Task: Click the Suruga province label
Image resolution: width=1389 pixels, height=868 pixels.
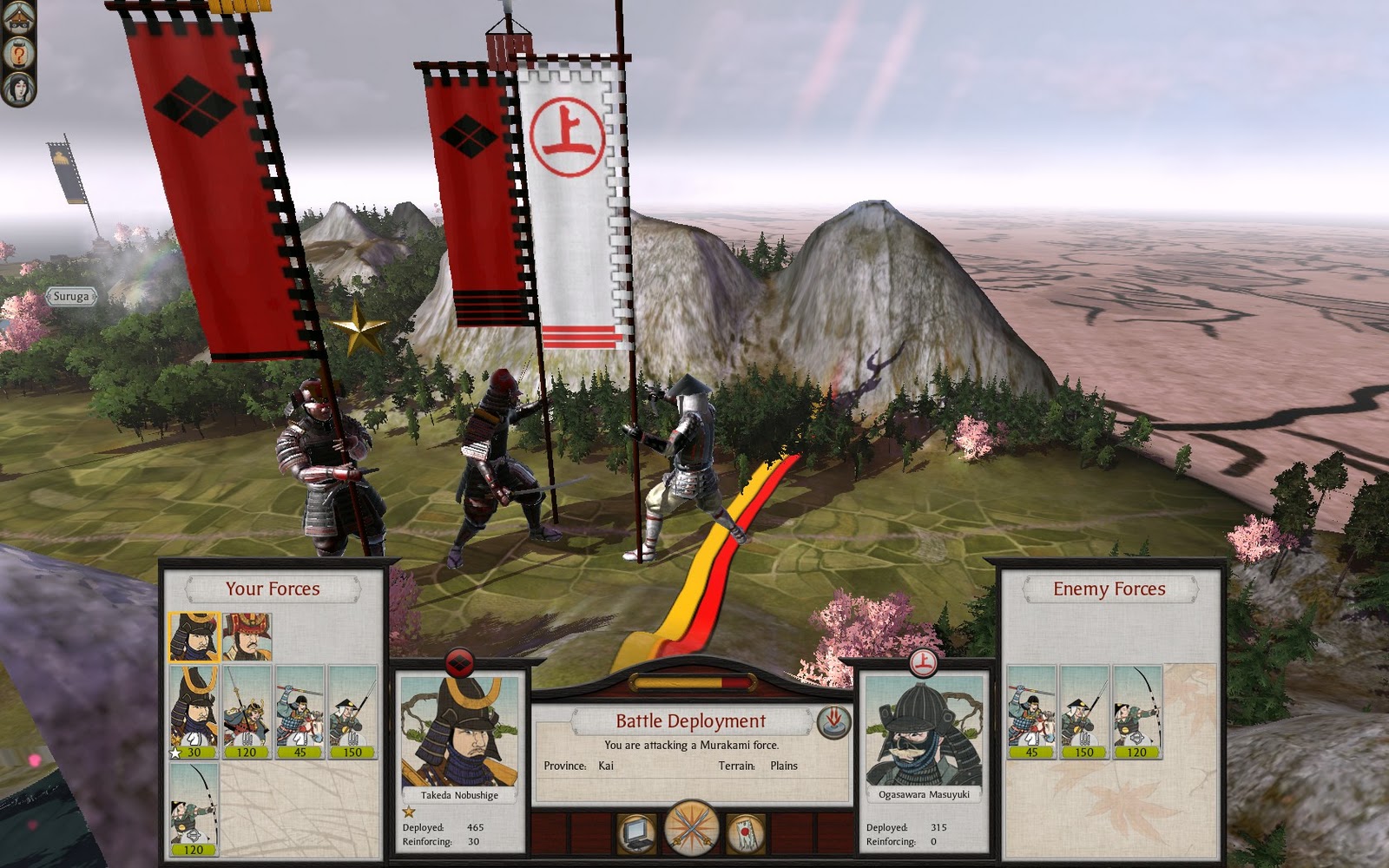Action: [x=73, y=296]
